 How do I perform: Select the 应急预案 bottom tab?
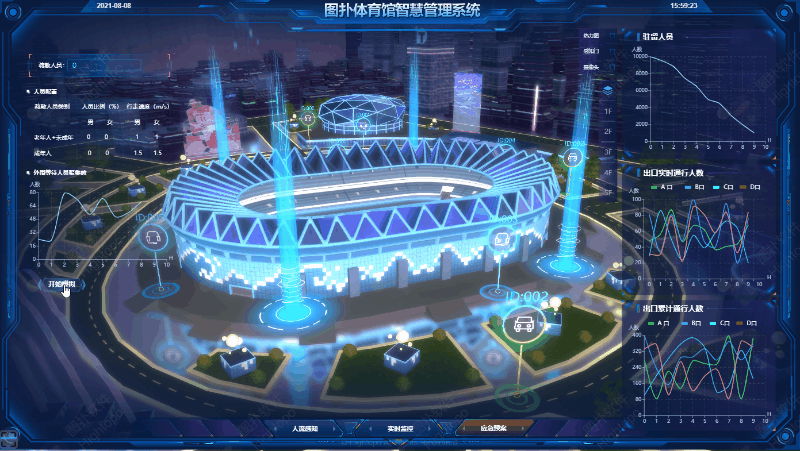[495, 428]
